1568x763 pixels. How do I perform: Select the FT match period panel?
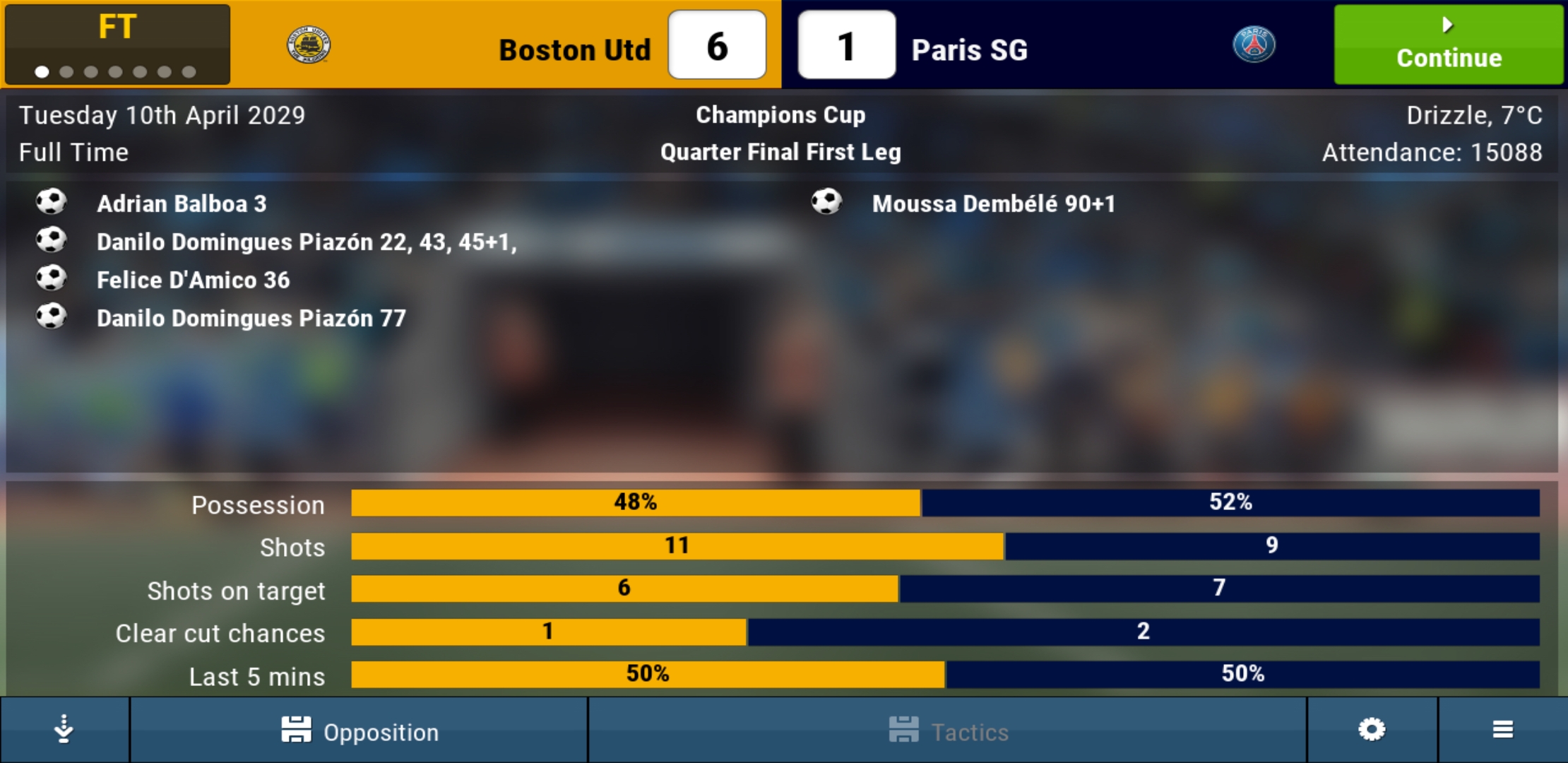[117, 45]
